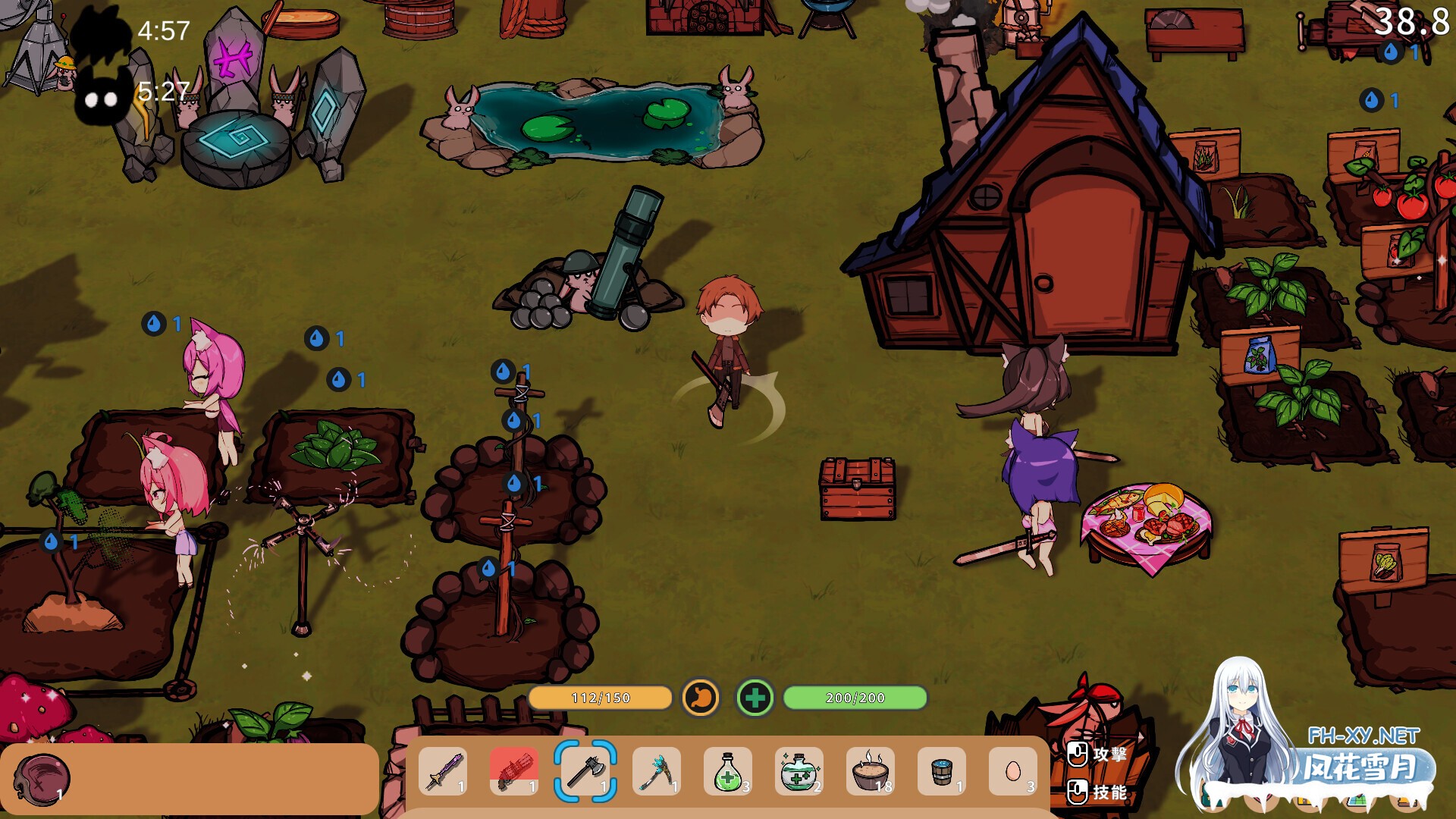Click the orange stomach hunger icon
This screenshot has width=1456, height=819.
pos(701,697)
